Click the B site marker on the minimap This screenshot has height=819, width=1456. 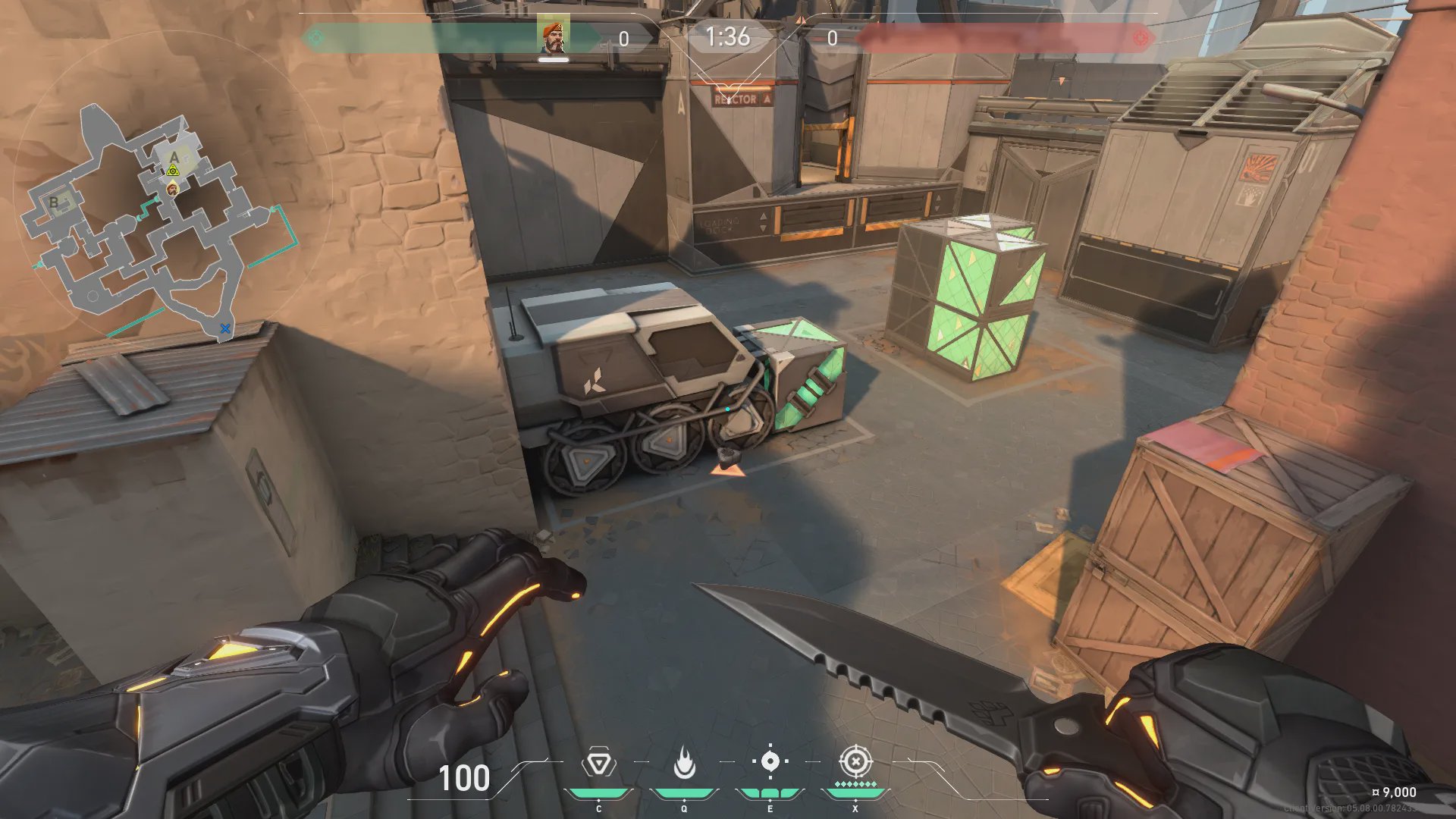coord(55,202)
